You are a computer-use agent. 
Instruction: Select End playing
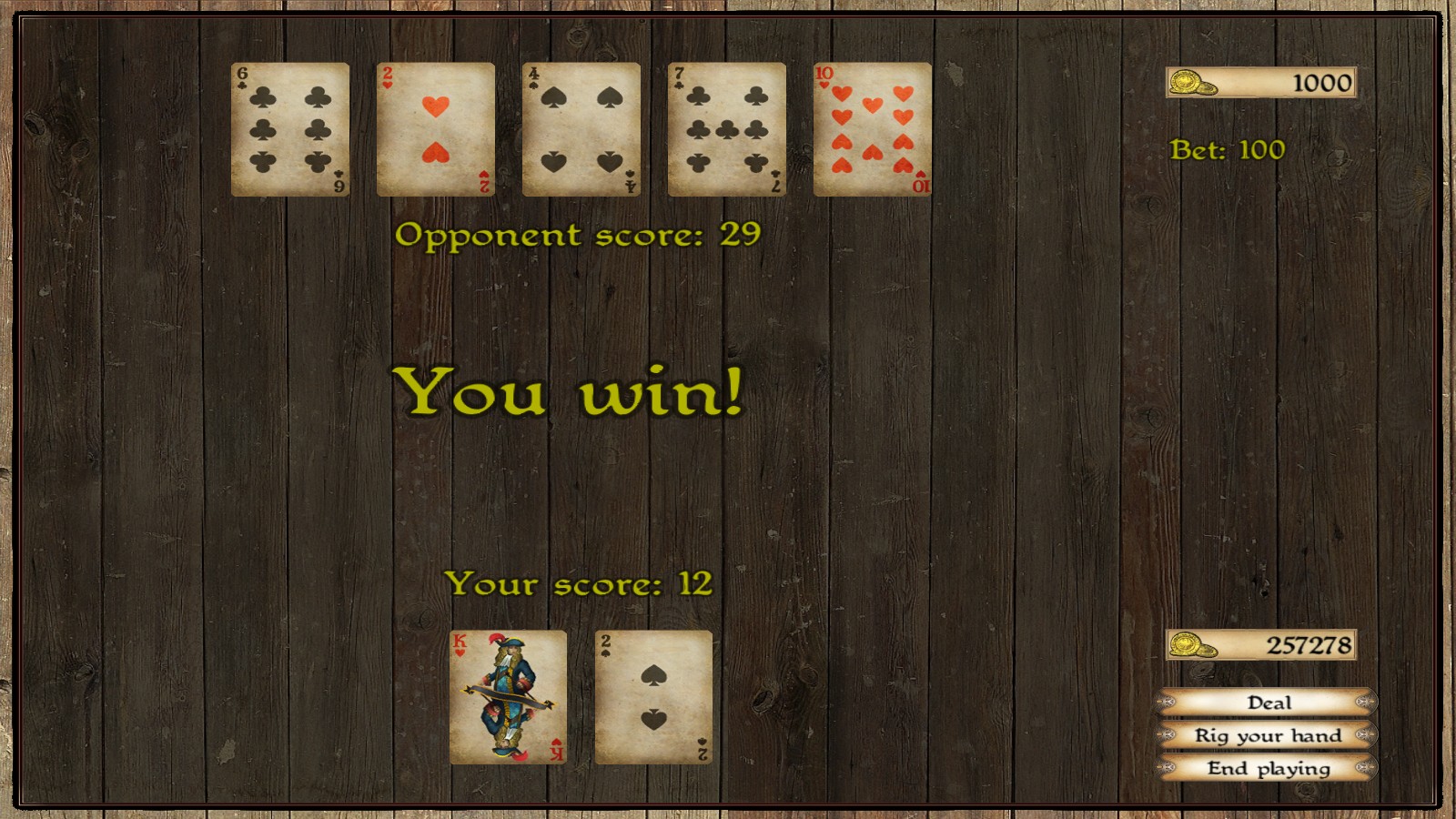[1268, 768]
